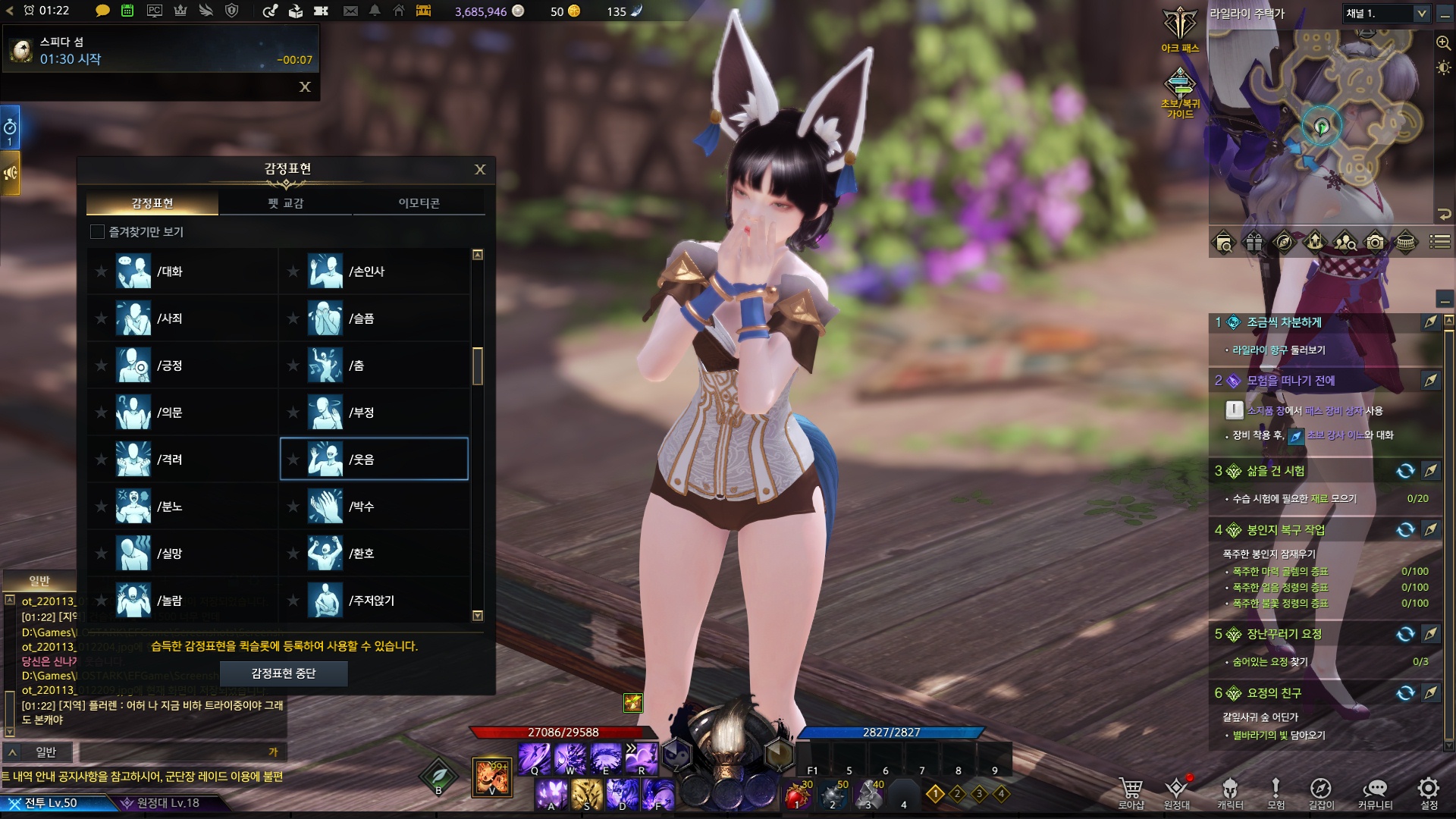This screenshot has height=819, width=1456.
Task: Open the 설정 settings menu
Action: tap(1429, 793)
